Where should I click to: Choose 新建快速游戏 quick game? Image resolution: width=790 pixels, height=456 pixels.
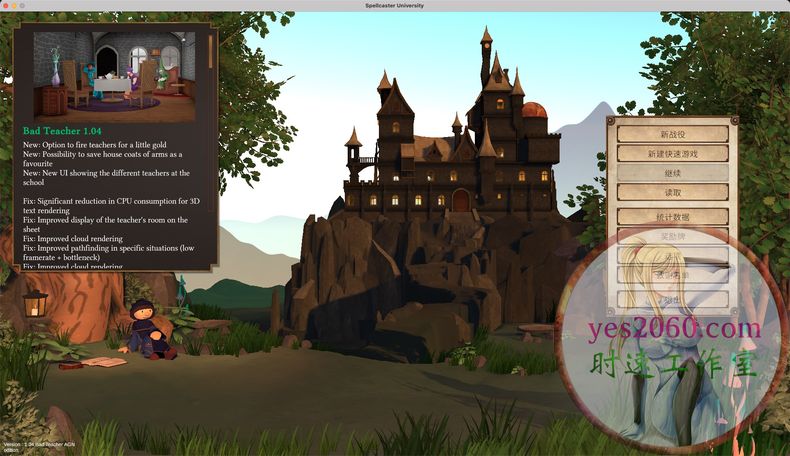pos(672,153)
